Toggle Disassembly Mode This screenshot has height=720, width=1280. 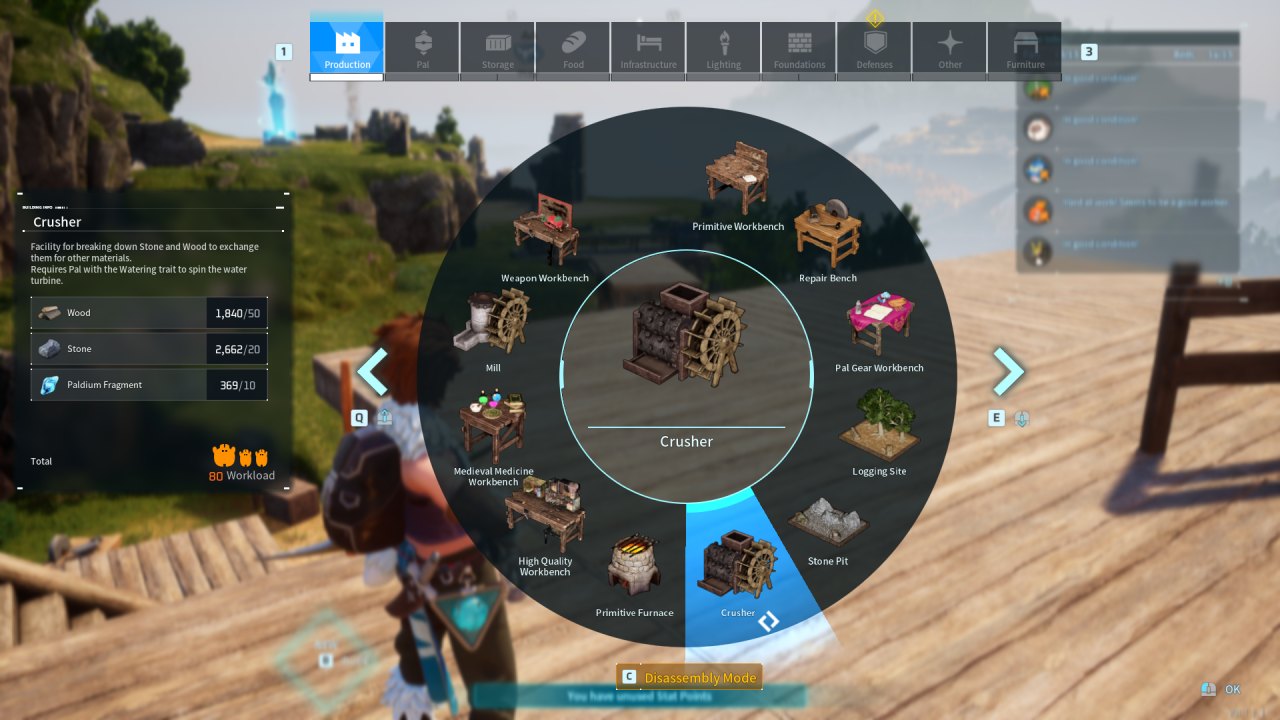point(688,677)
